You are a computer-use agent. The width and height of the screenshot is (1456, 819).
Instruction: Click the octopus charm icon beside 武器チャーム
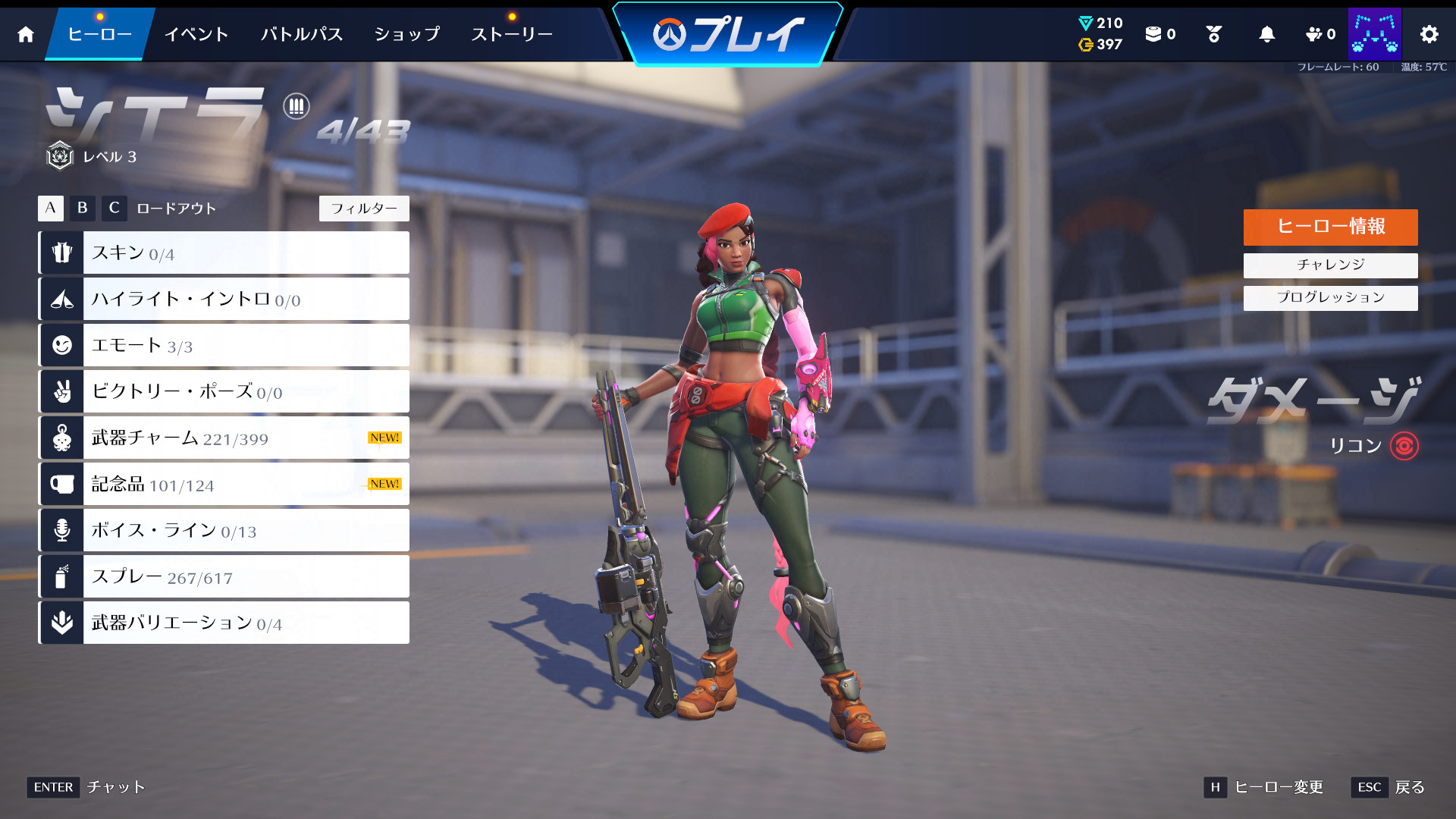click(x=61, y=438)
